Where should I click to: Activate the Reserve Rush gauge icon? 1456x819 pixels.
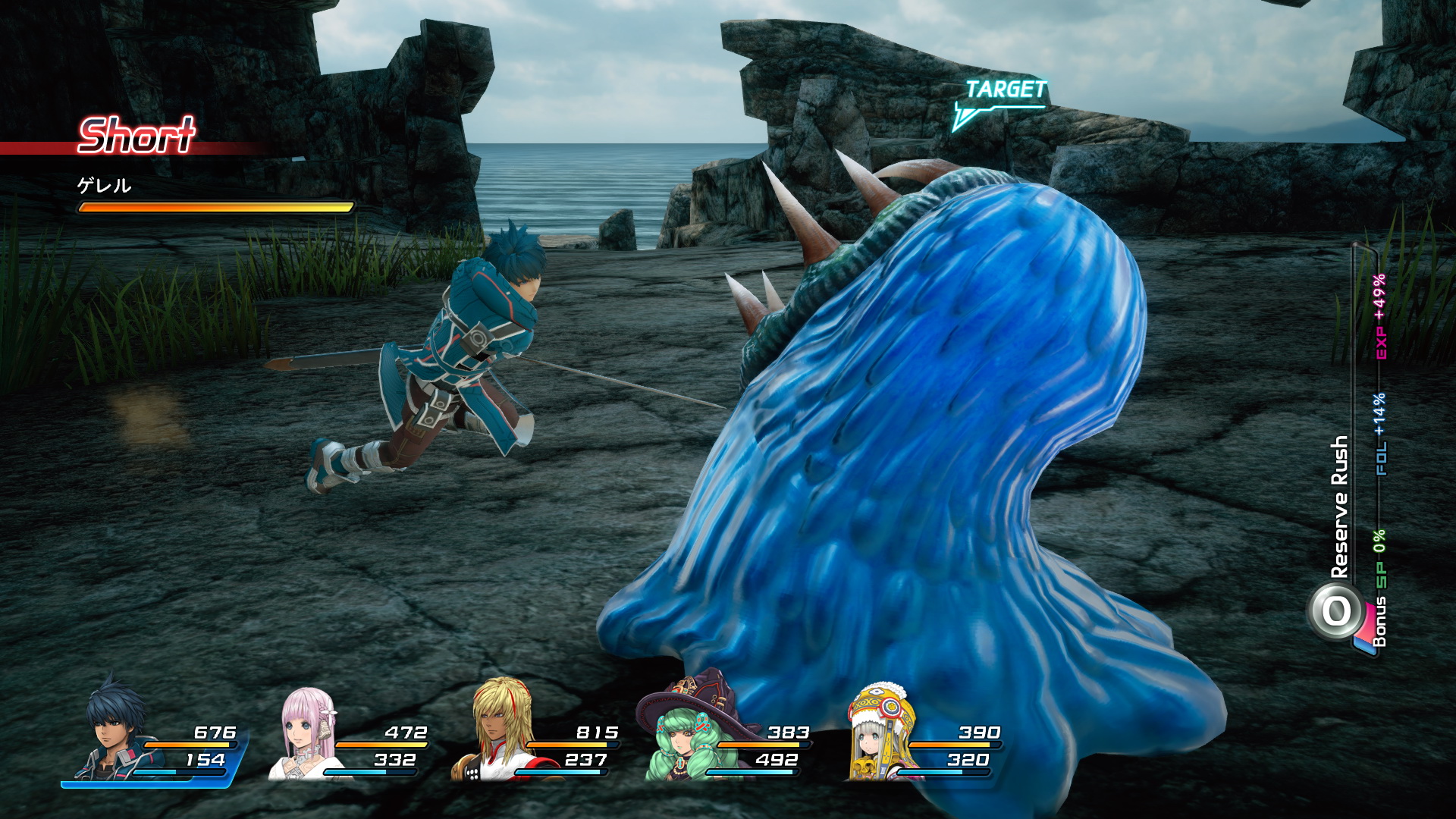coord(1336,611)
